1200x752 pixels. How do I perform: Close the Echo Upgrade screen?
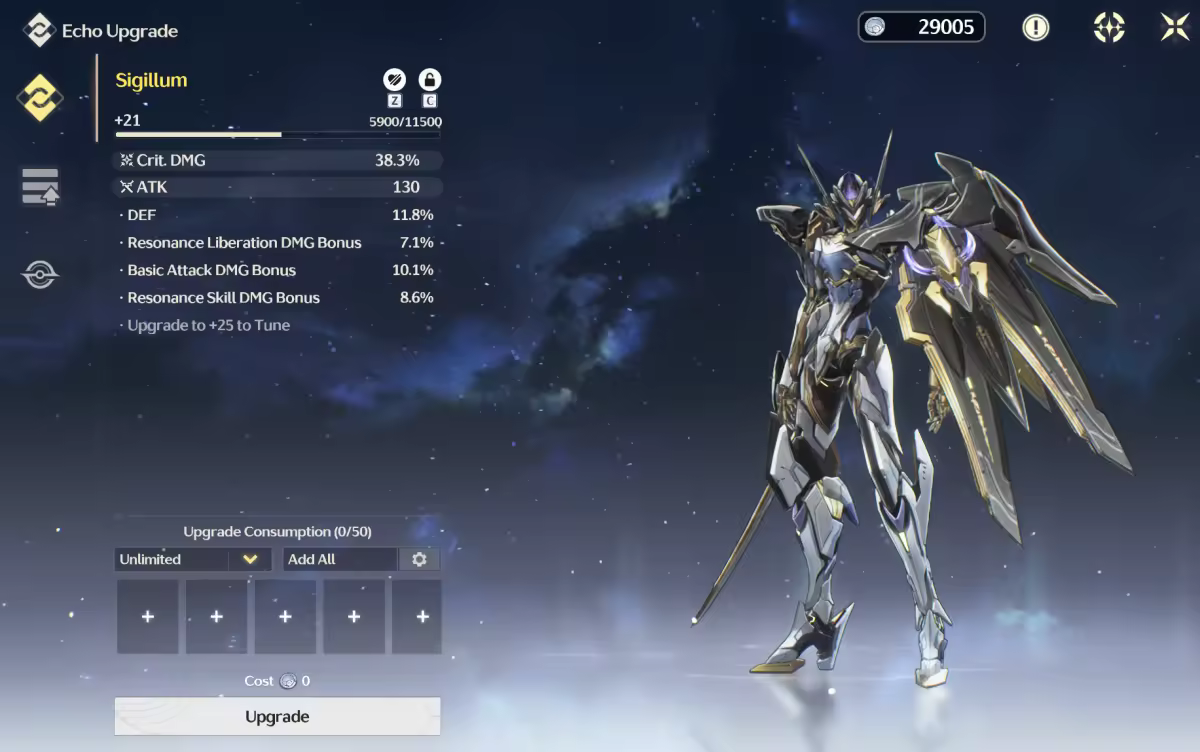pyautogui.click(x=1175, y=27)
